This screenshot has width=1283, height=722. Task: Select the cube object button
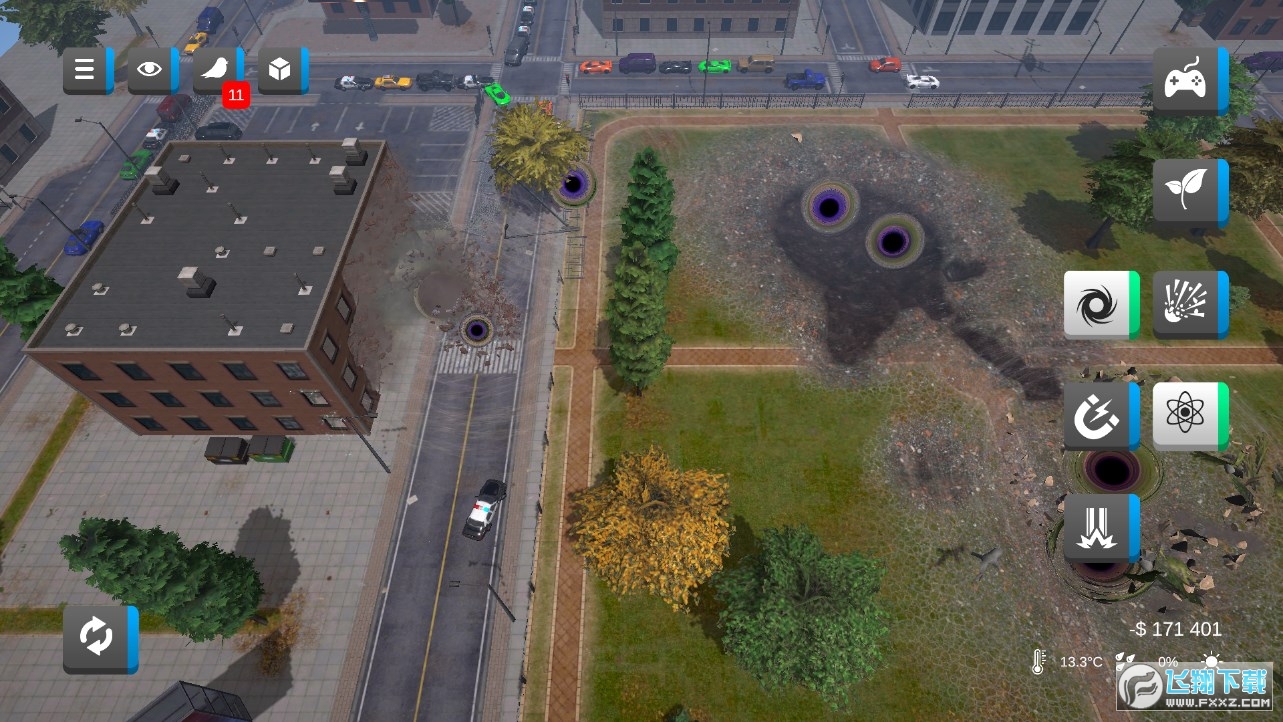(x=281, y=70)
